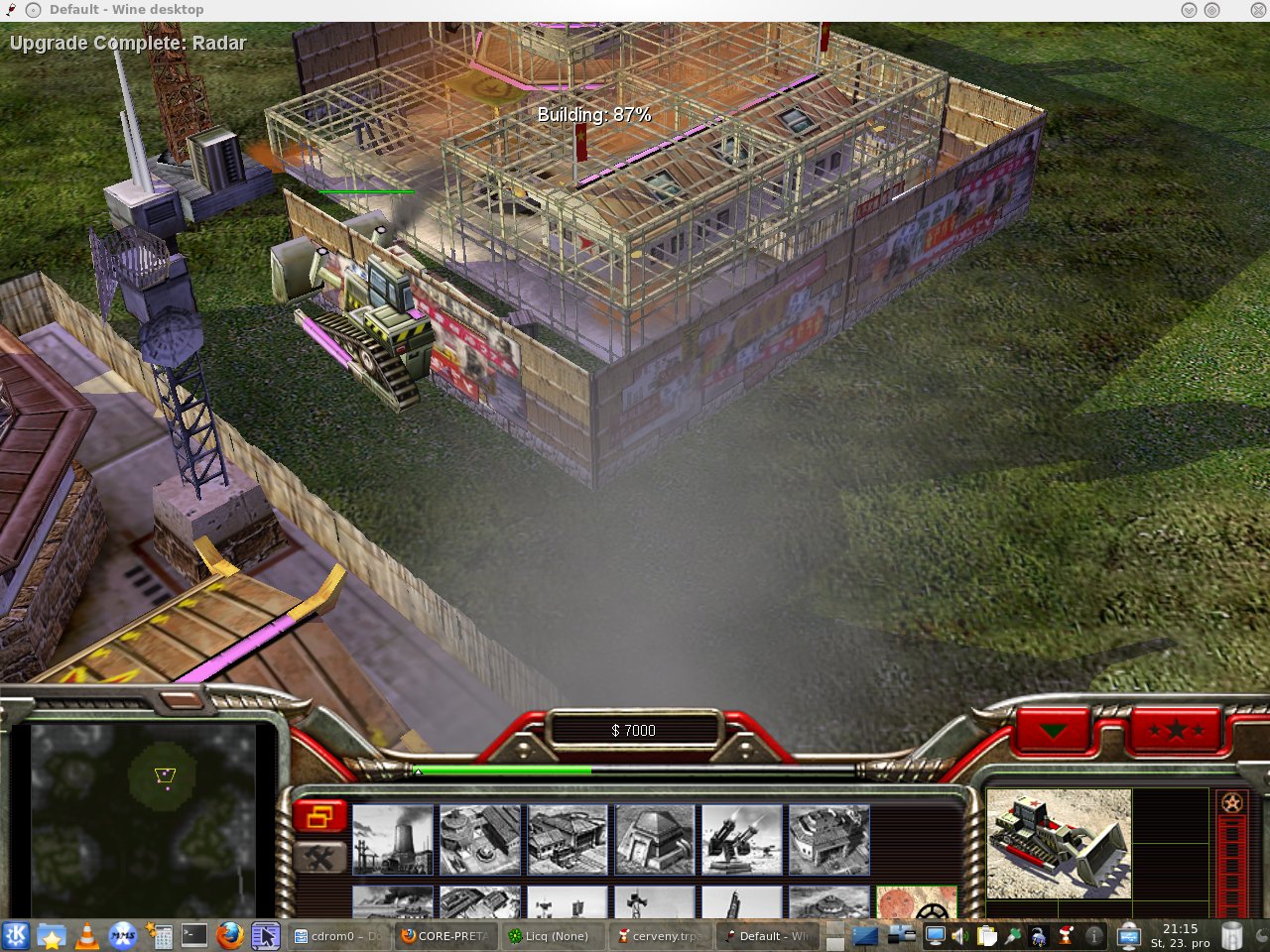Image resolution: width=1270 pixels, height=952 pixels.
Task: Click the red down-arrow button
Action: tap(1053, 732)
